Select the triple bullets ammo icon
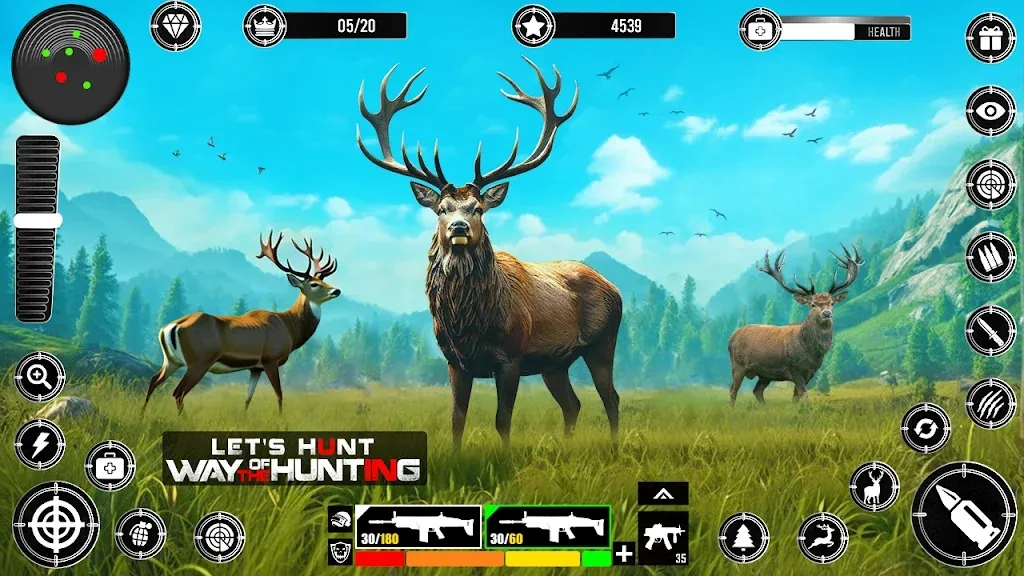Viewport: 1024px width, 576px height. (990, 257)
